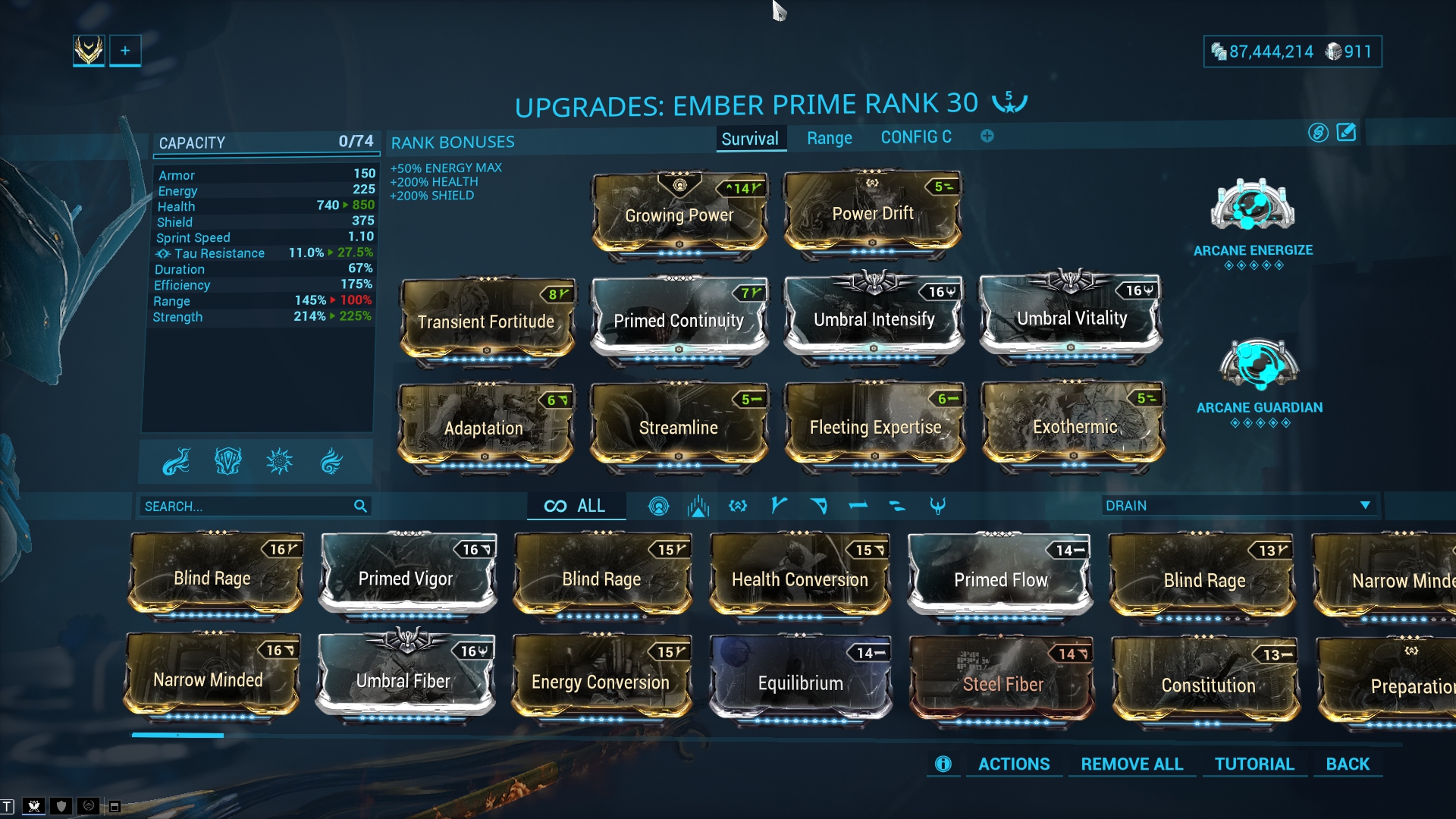Open the ACTIONS menu

tap(1013, 764)
